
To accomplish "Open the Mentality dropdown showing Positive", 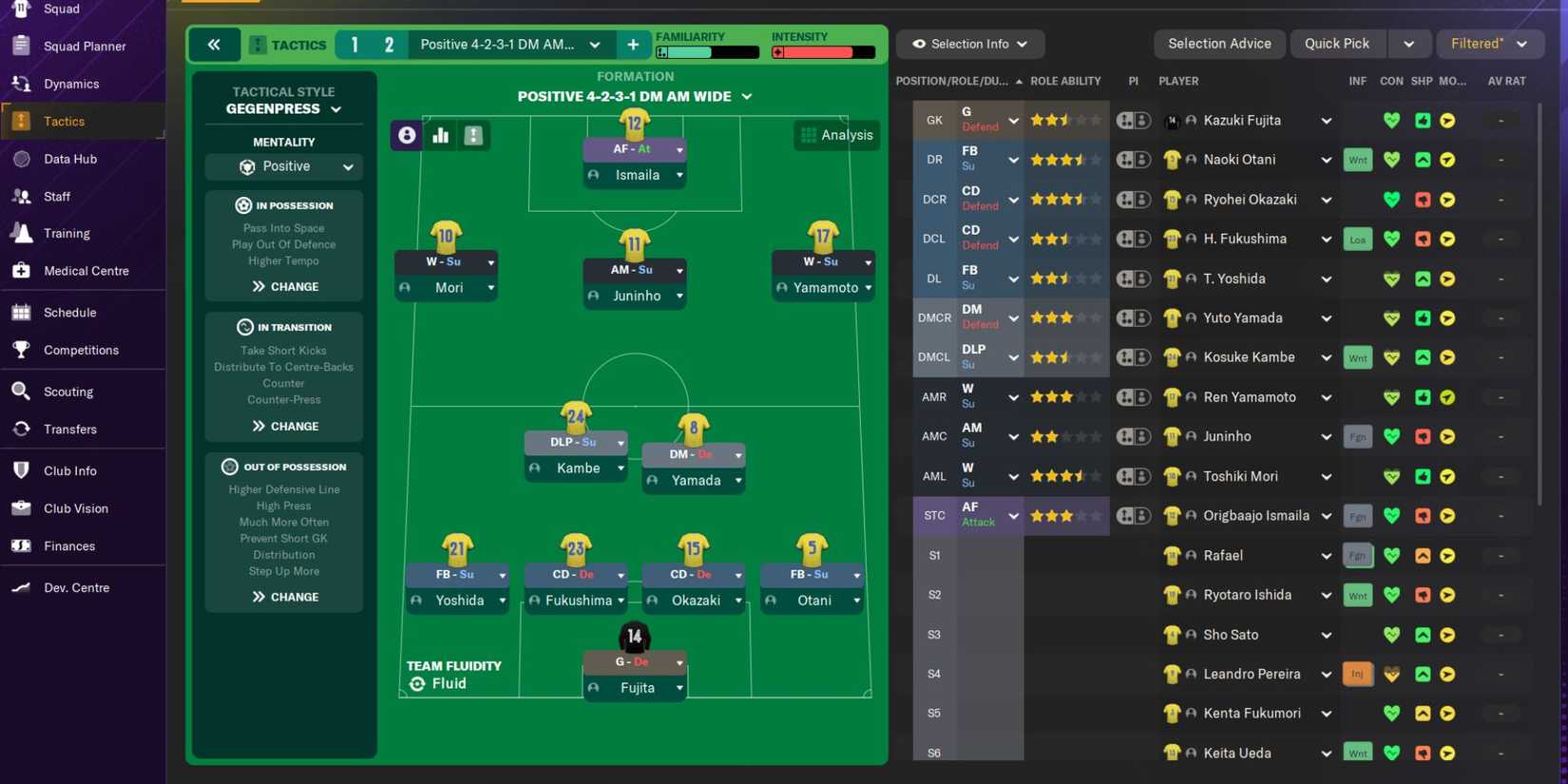I will [283, 166].
